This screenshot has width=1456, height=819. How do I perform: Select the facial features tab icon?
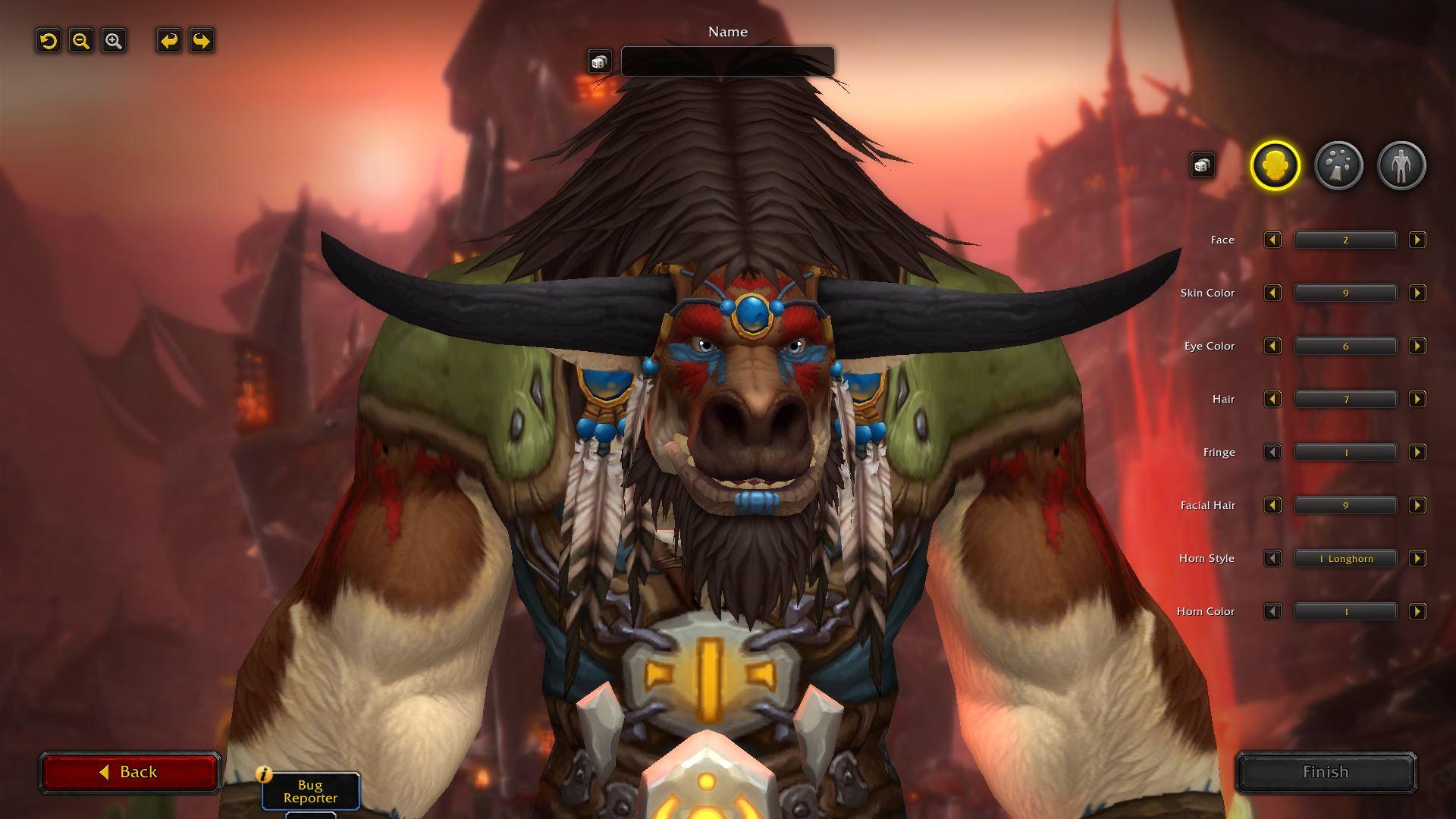click(x=1338, y=165)
